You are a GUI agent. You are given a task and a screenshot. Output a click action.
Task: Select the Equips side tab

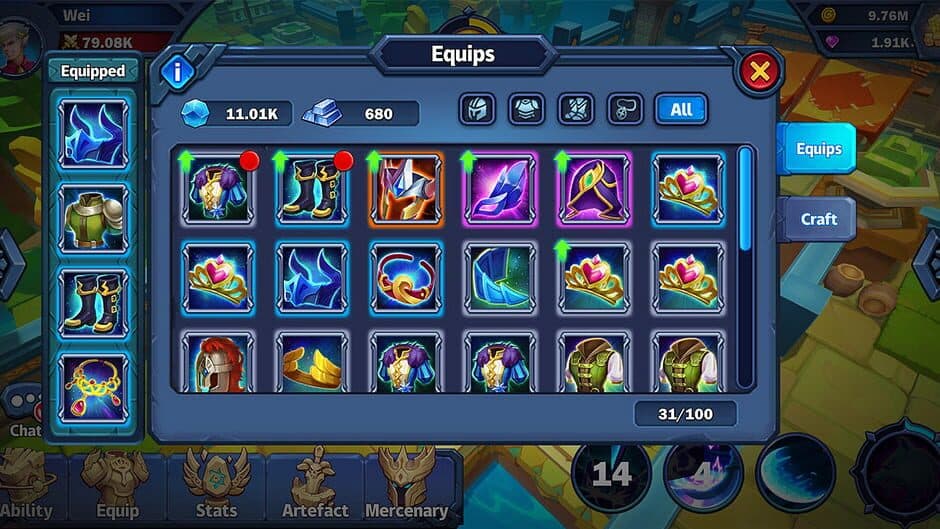(x=818, y=149)
